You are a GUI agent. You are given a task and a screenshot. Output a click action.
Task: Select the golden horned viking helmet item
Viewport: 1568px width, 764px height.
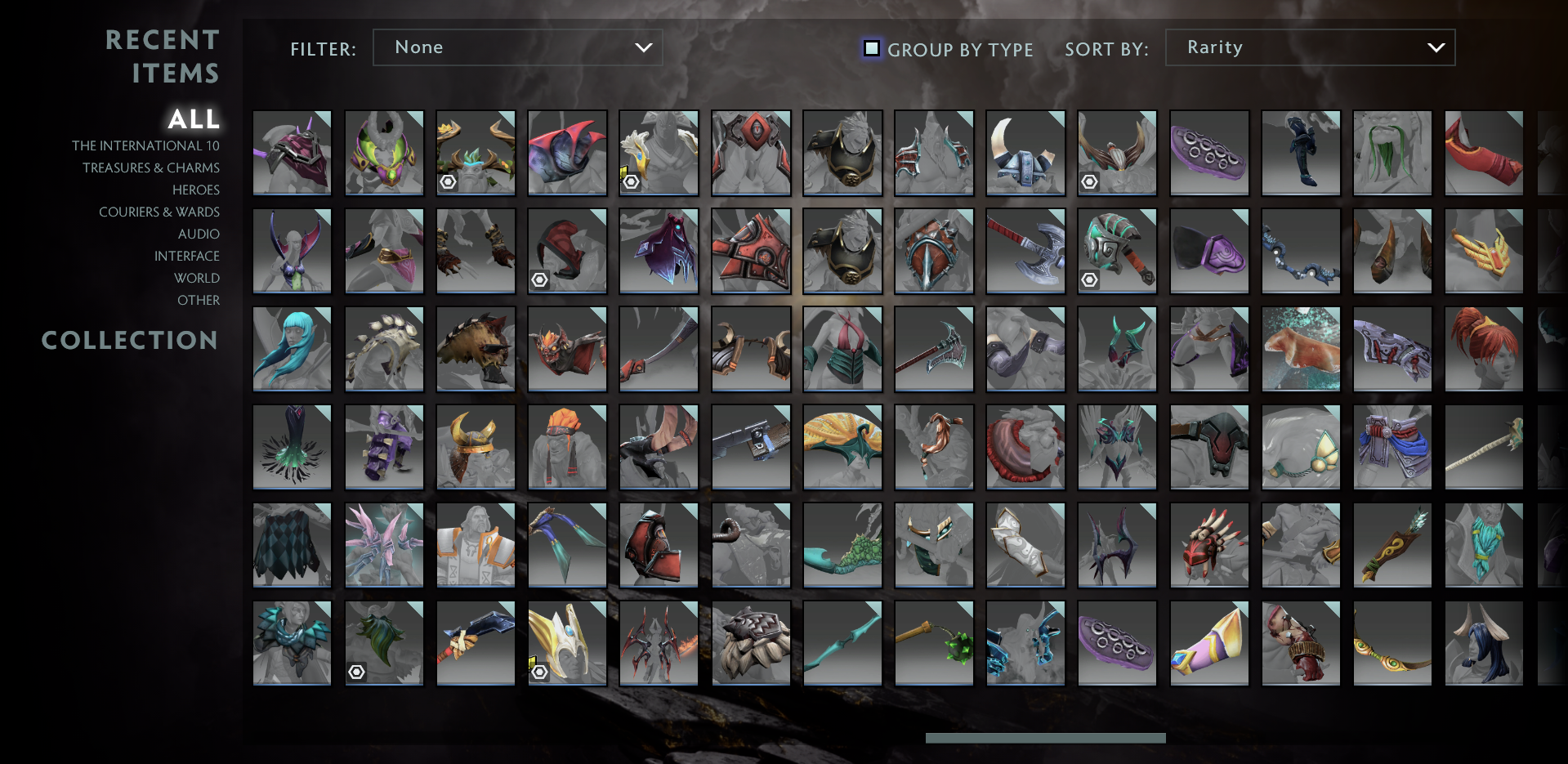[x=476, y=447]
